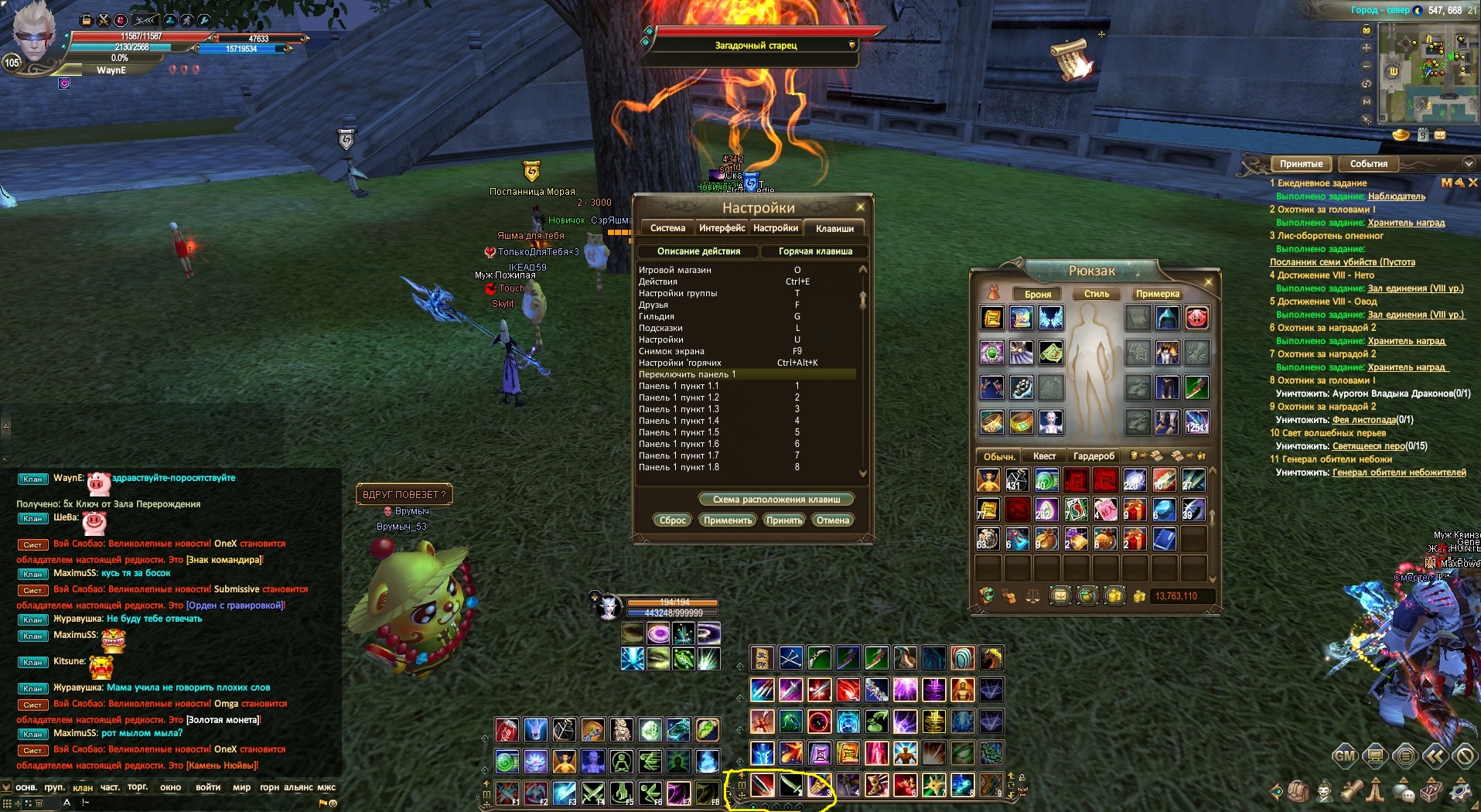Open the GM help button
Viewport: 1481px width, 812px height.
(x=1344, y=756)
